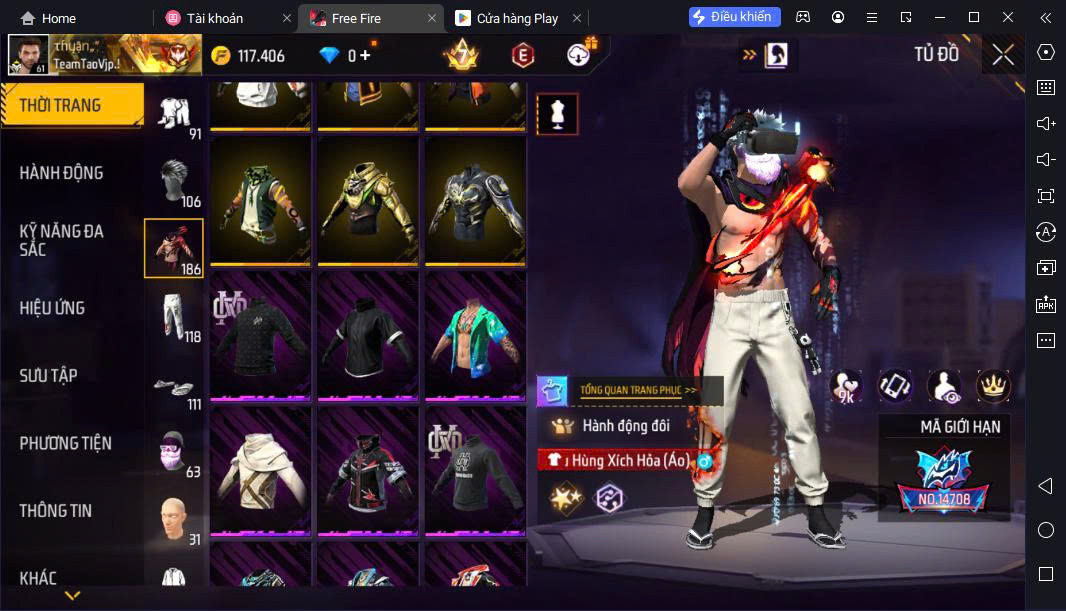Open the white pants subcategory icon
This screenshot has width=1066, height=611.
[x=175, y=316]
